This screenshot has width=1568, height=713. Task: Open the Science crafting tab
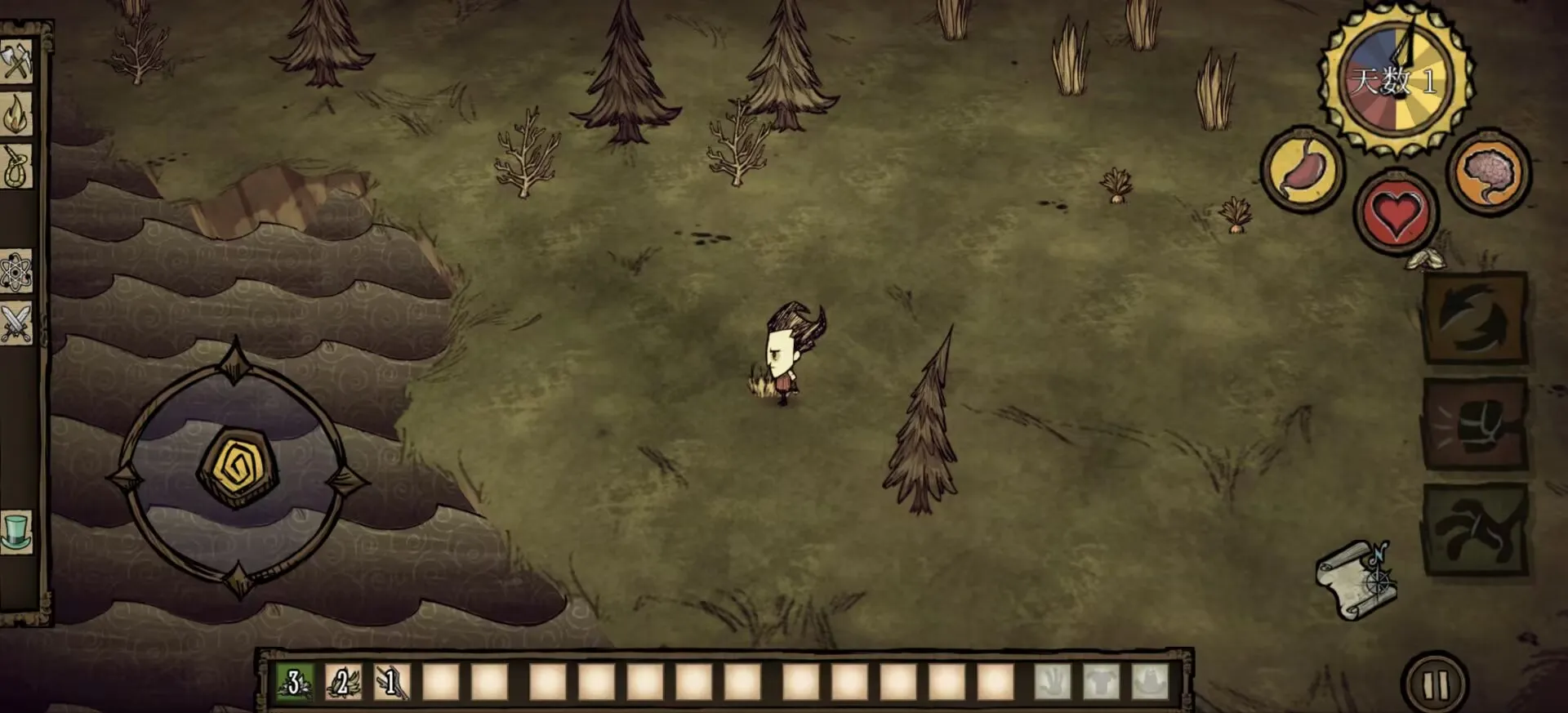pos(16,272)
